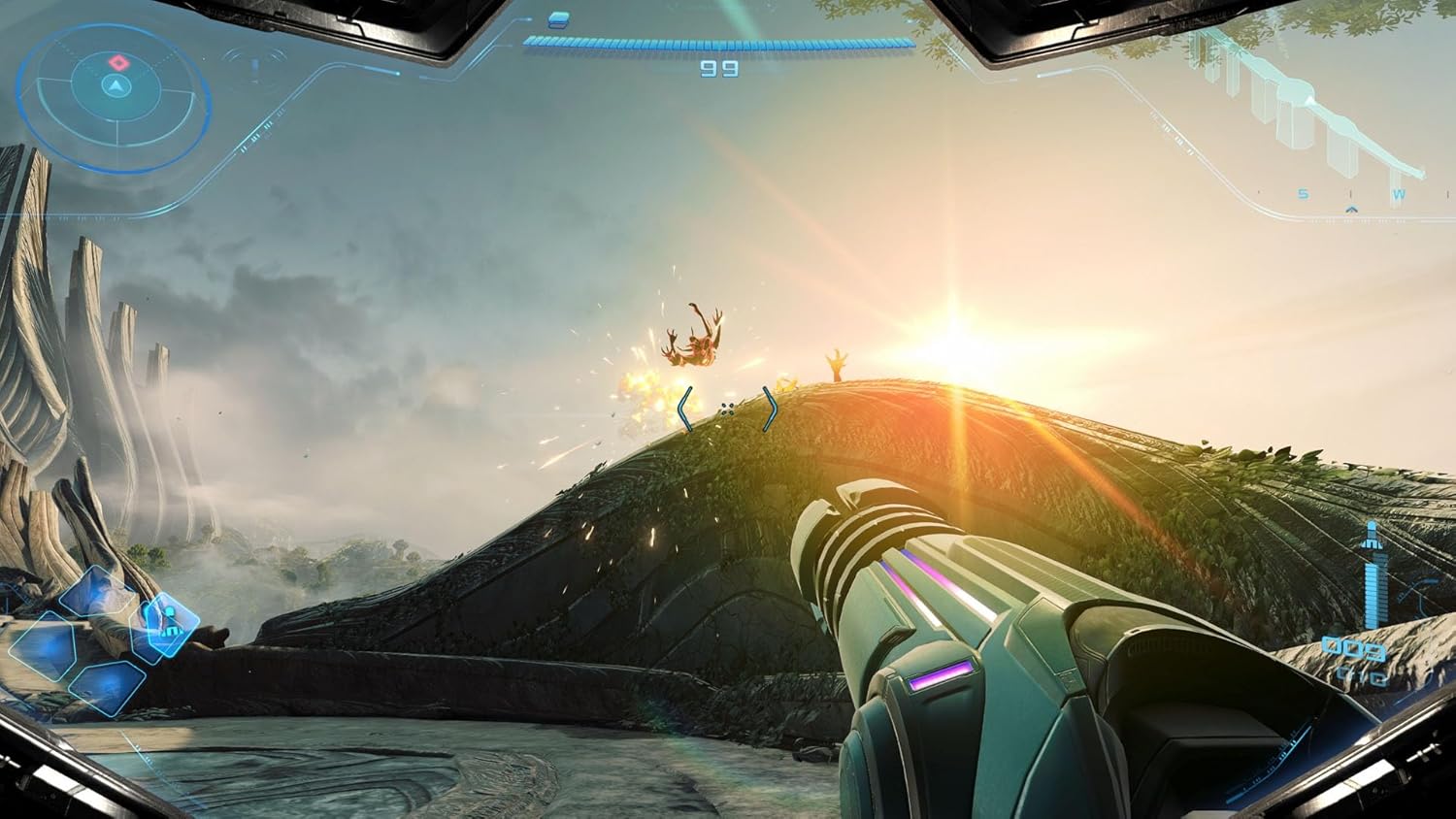Expand the chevron below the compass strip
1456x819 pixels.
point(1351,211)
